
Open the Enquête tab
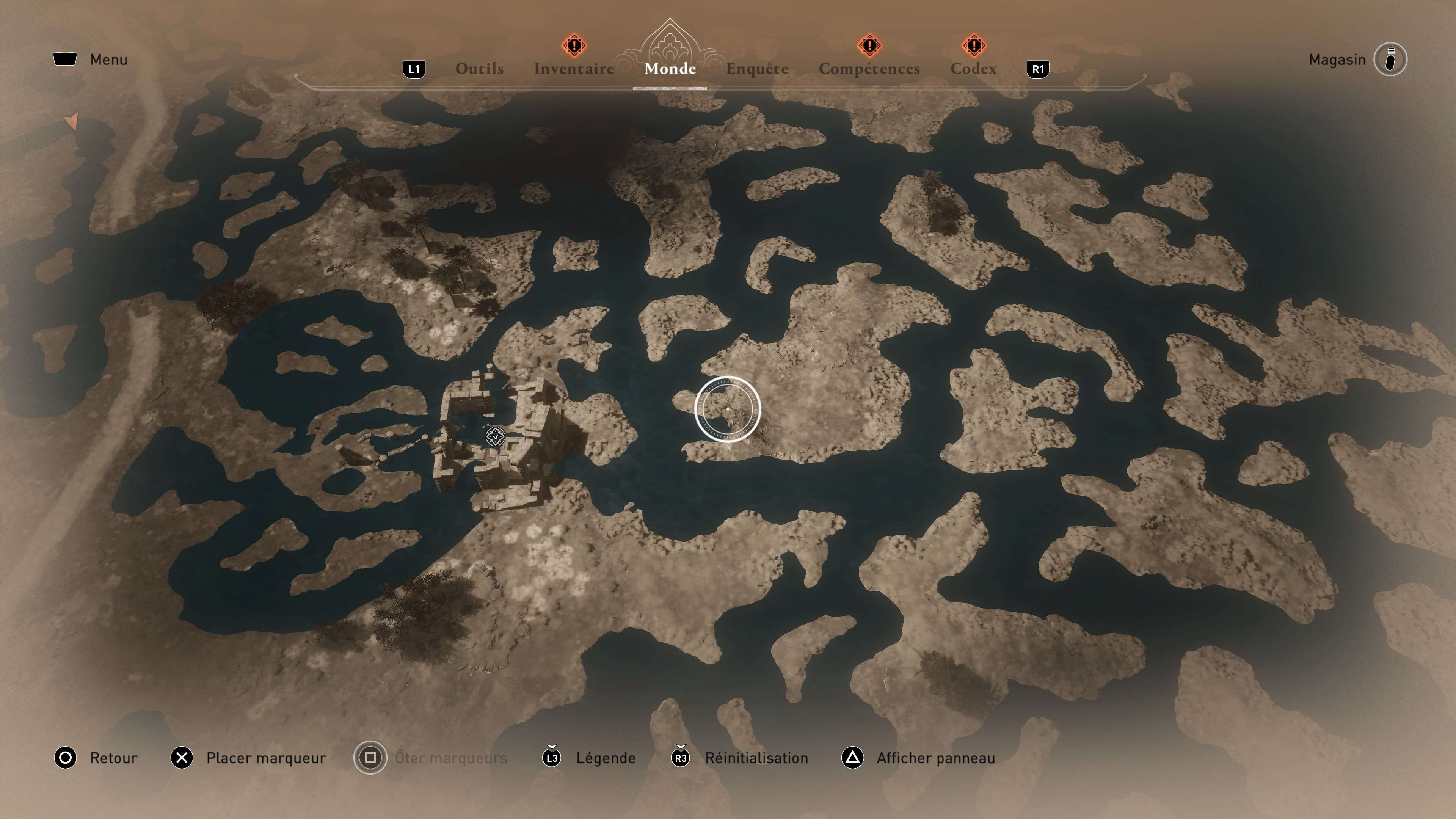tap(757, 68)
